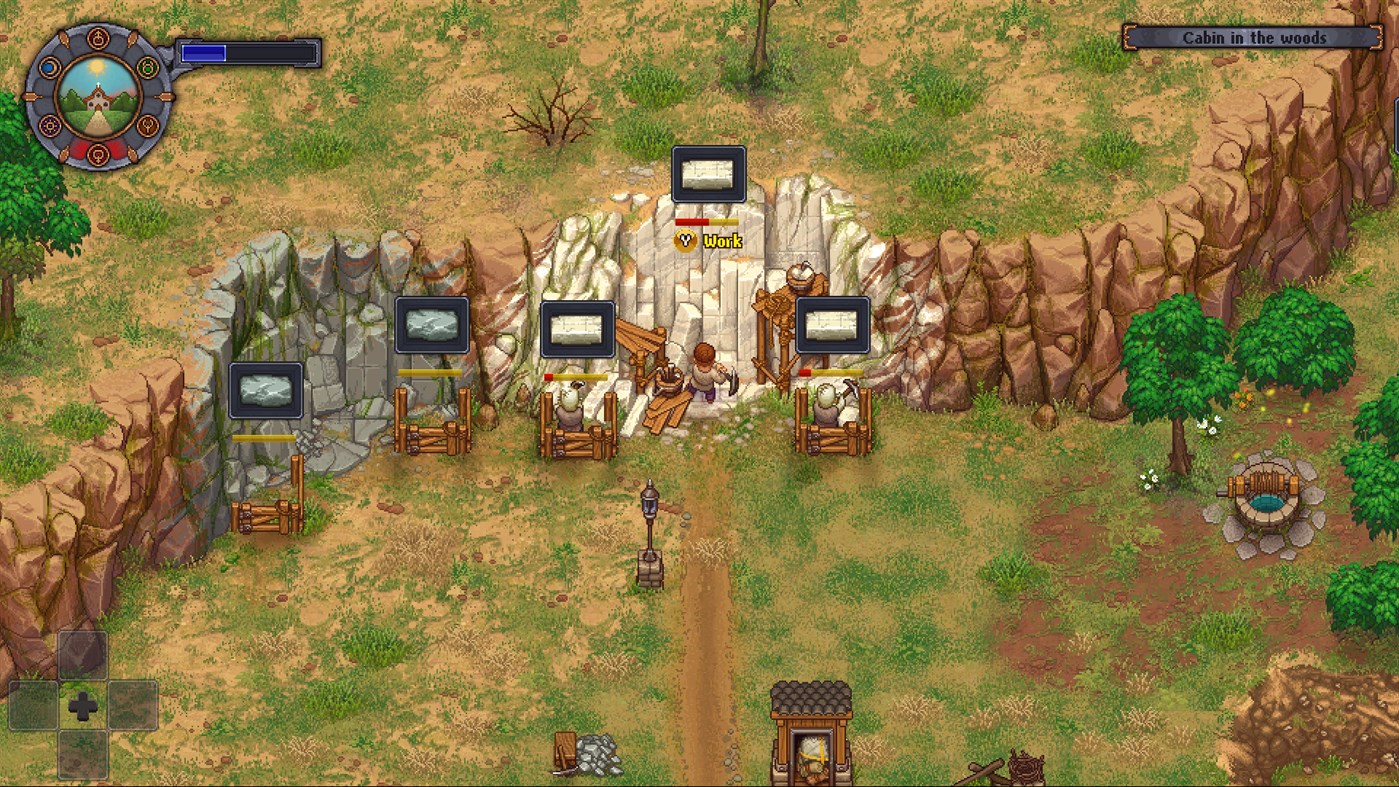Click the stone block thumbnail above the quarry wall
The width and height of the screenshot is (1399, 787).
pos(708,172)
